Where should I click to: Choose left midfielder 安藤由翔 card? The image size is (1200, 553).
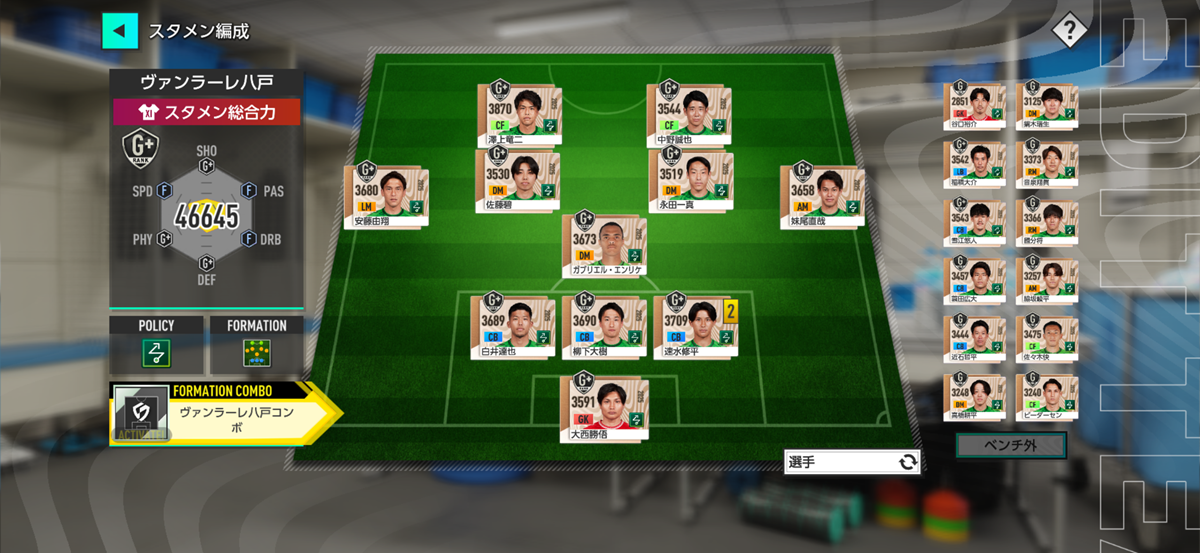386,195
